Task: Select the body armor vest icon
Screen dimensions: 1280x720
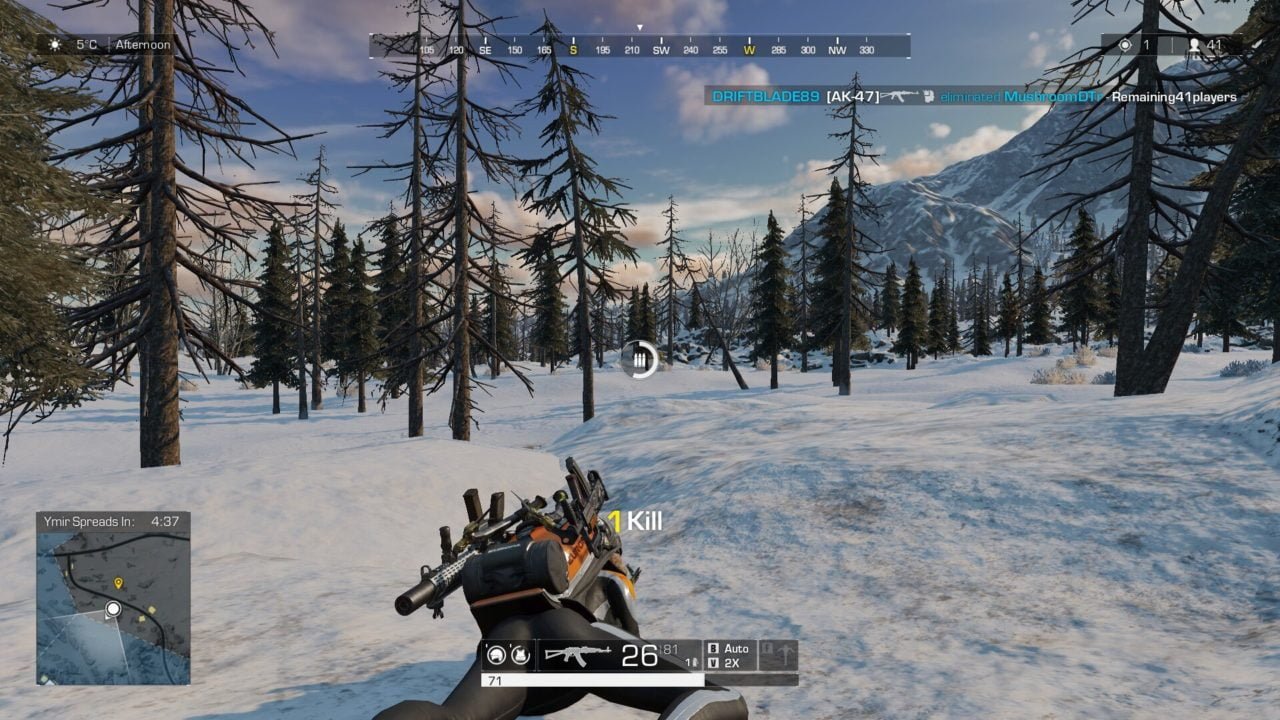Action: tap(520, 655)
